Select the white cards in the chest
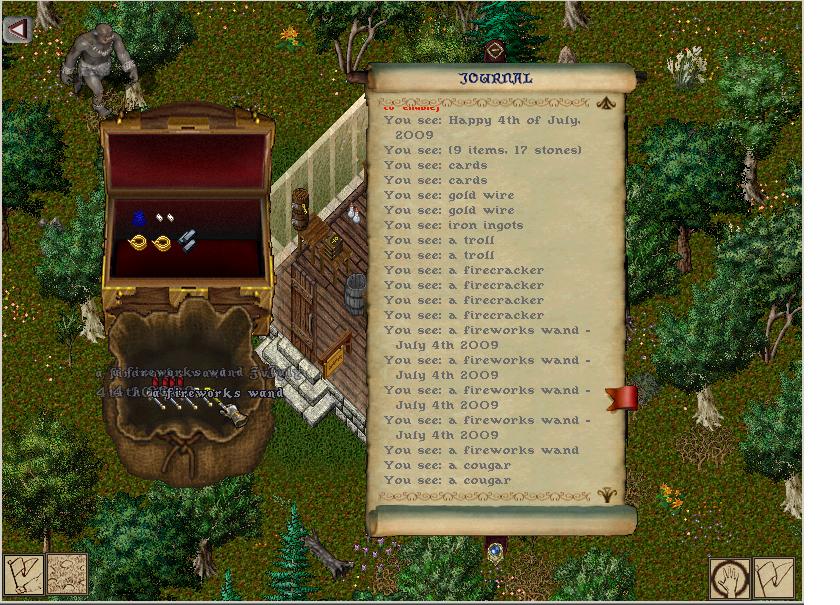The image size is (840, 605). click(x=162, y=218)
